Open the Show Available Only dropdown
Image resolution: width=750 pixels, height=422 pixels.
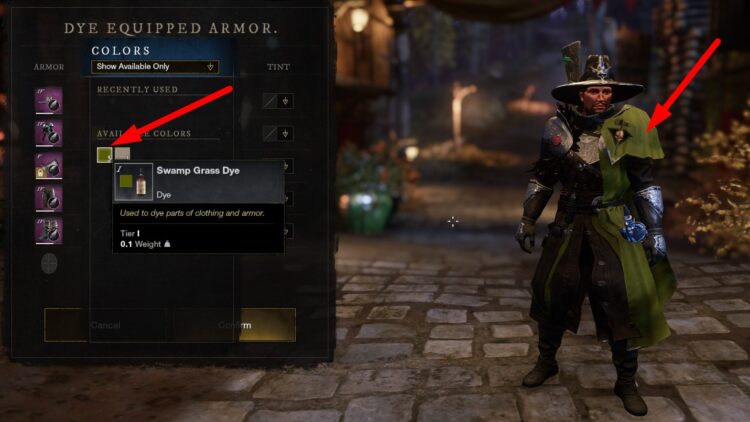point(155,67)
